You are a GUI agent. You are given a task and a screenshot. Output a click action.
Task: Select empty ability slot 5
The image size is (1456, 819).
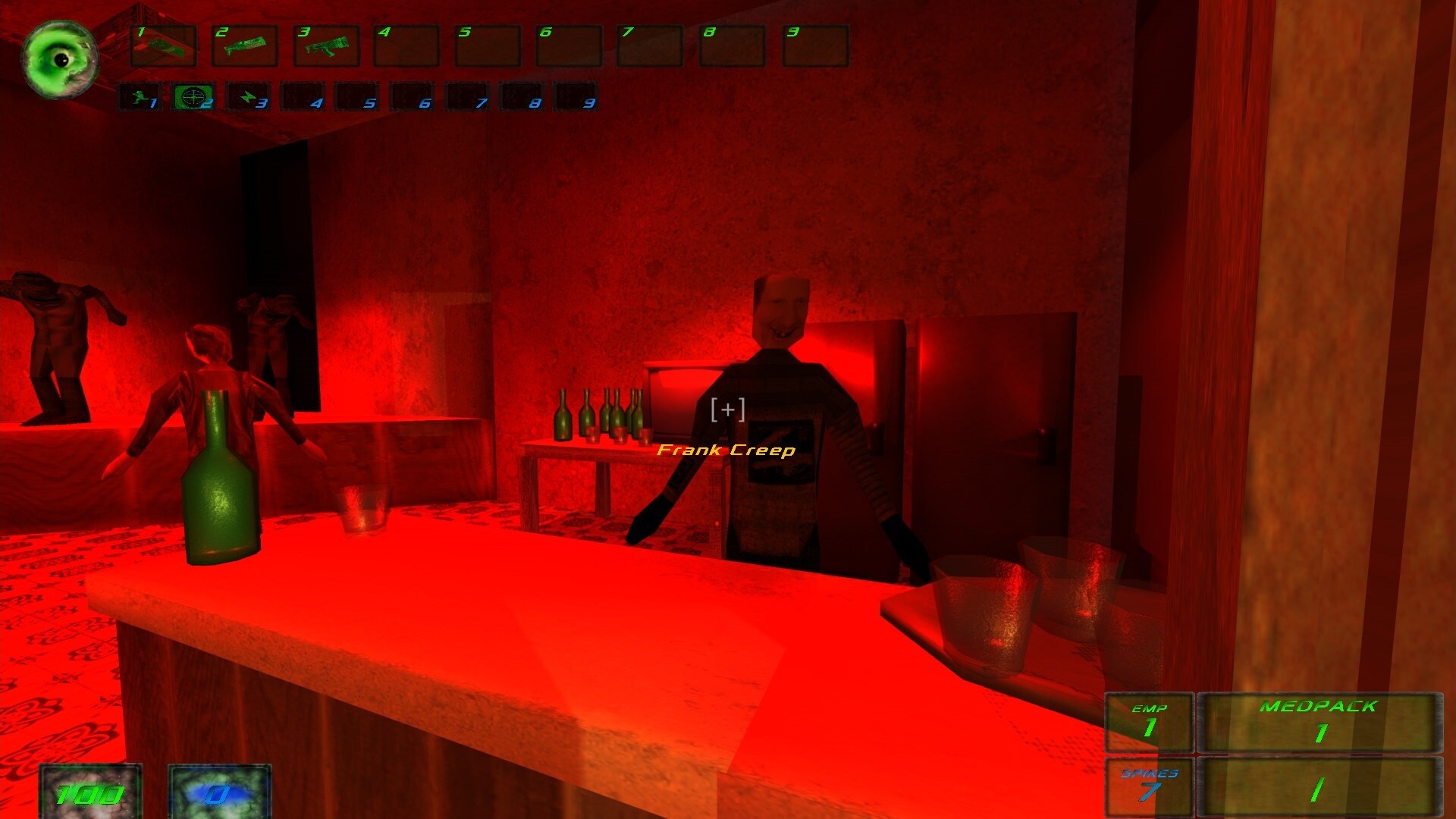tap(356, 97)
